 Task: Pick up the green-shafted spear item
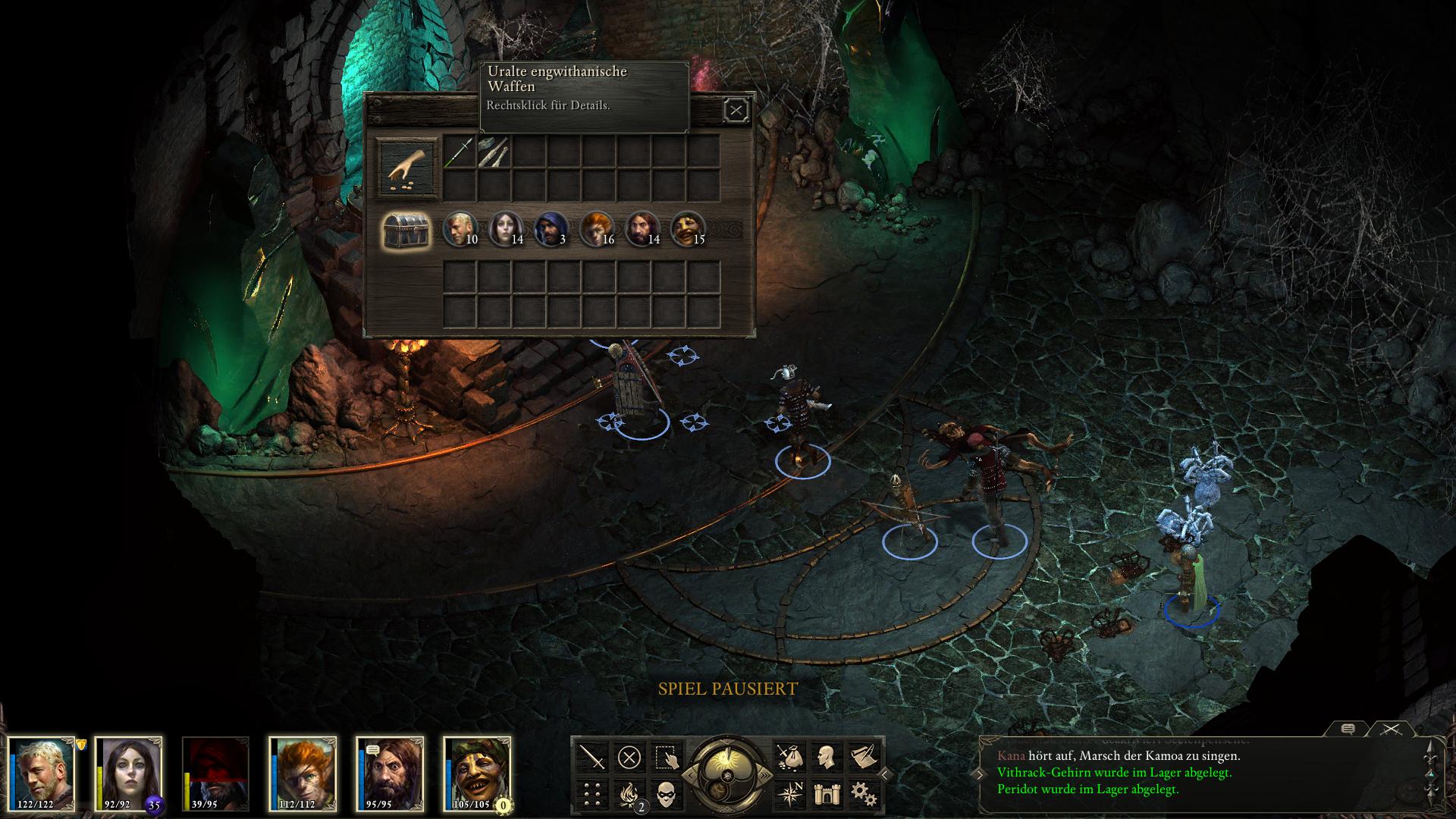[x=459, y=152]
